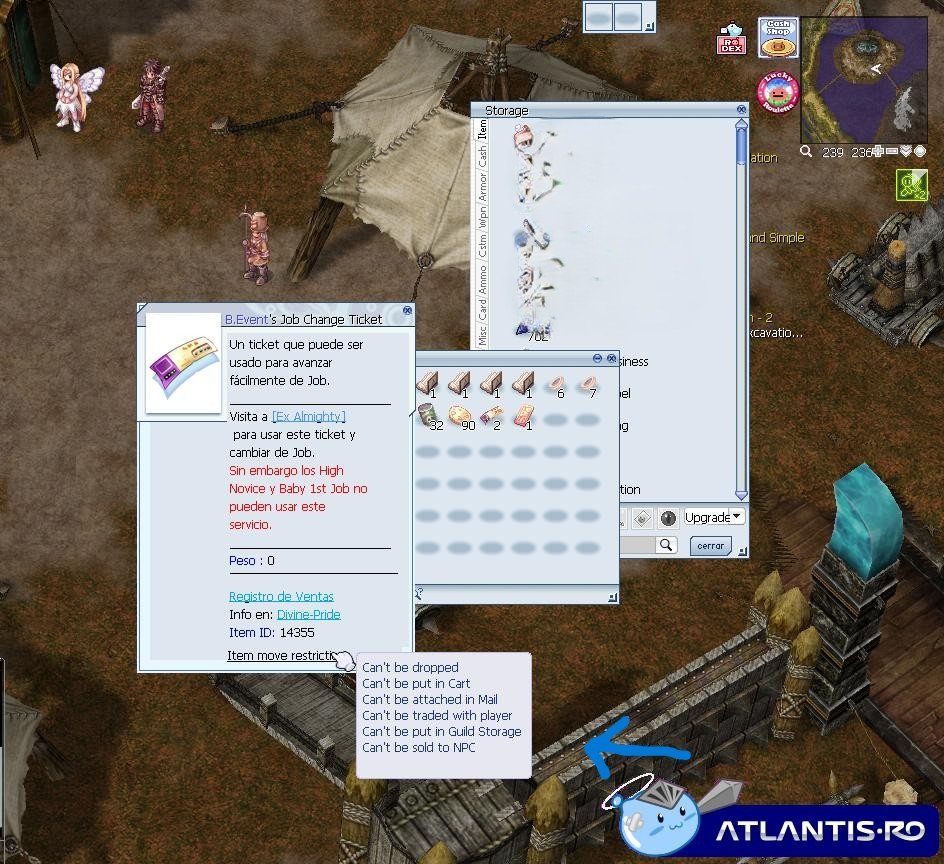The width and height of the screenshot is (944, 864).
Task: Open the Upgrade dropdown in Storage
Action: tap(714, 518)
